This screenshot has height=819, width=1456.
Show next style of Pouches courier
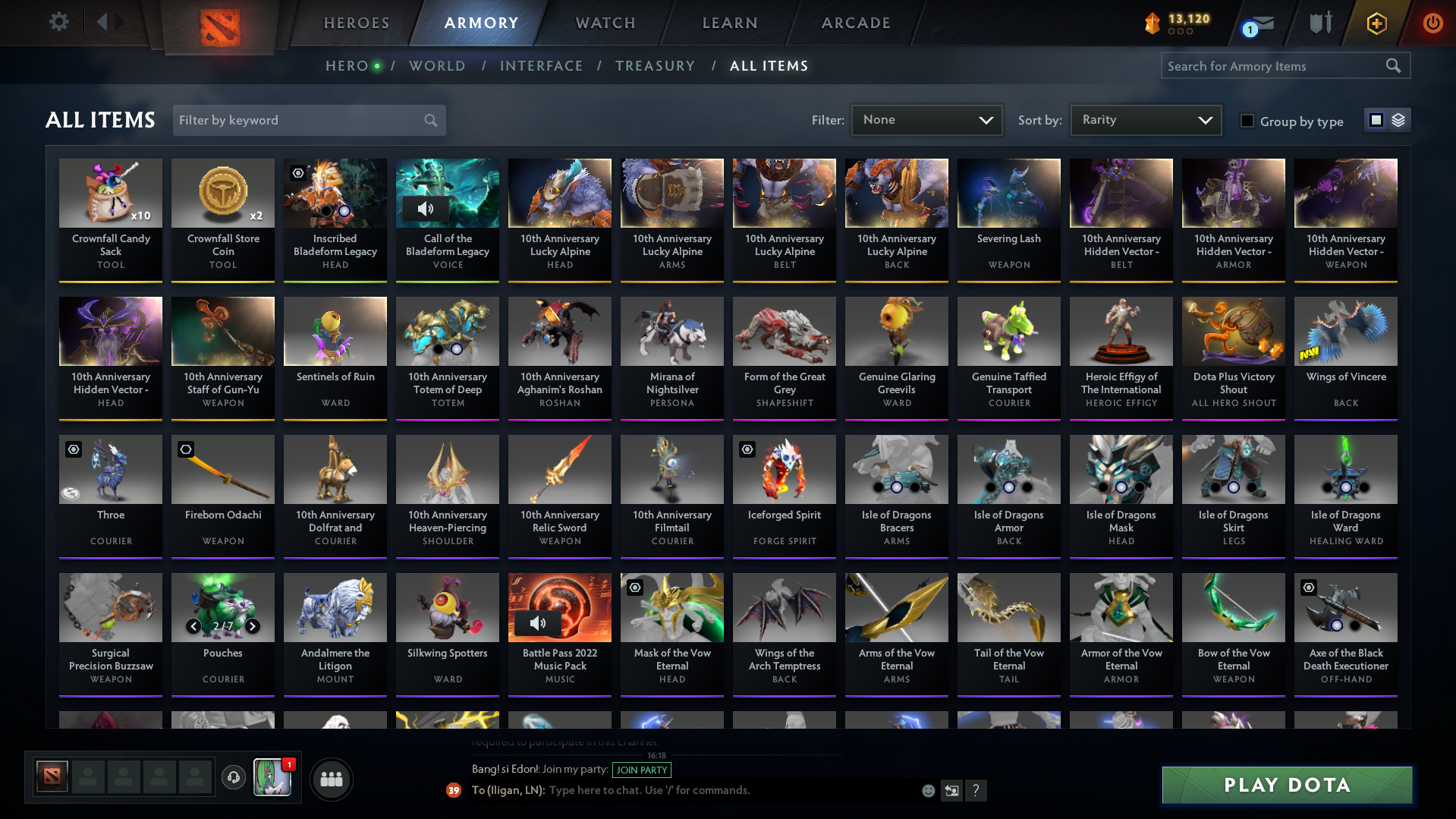click(x=253, y=627)
